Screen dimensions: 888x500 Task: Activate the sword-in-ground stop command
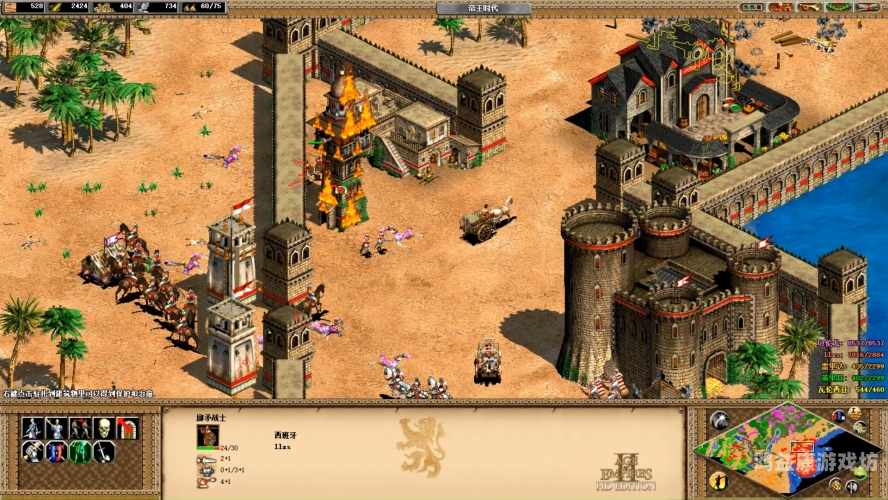(103, 452)
